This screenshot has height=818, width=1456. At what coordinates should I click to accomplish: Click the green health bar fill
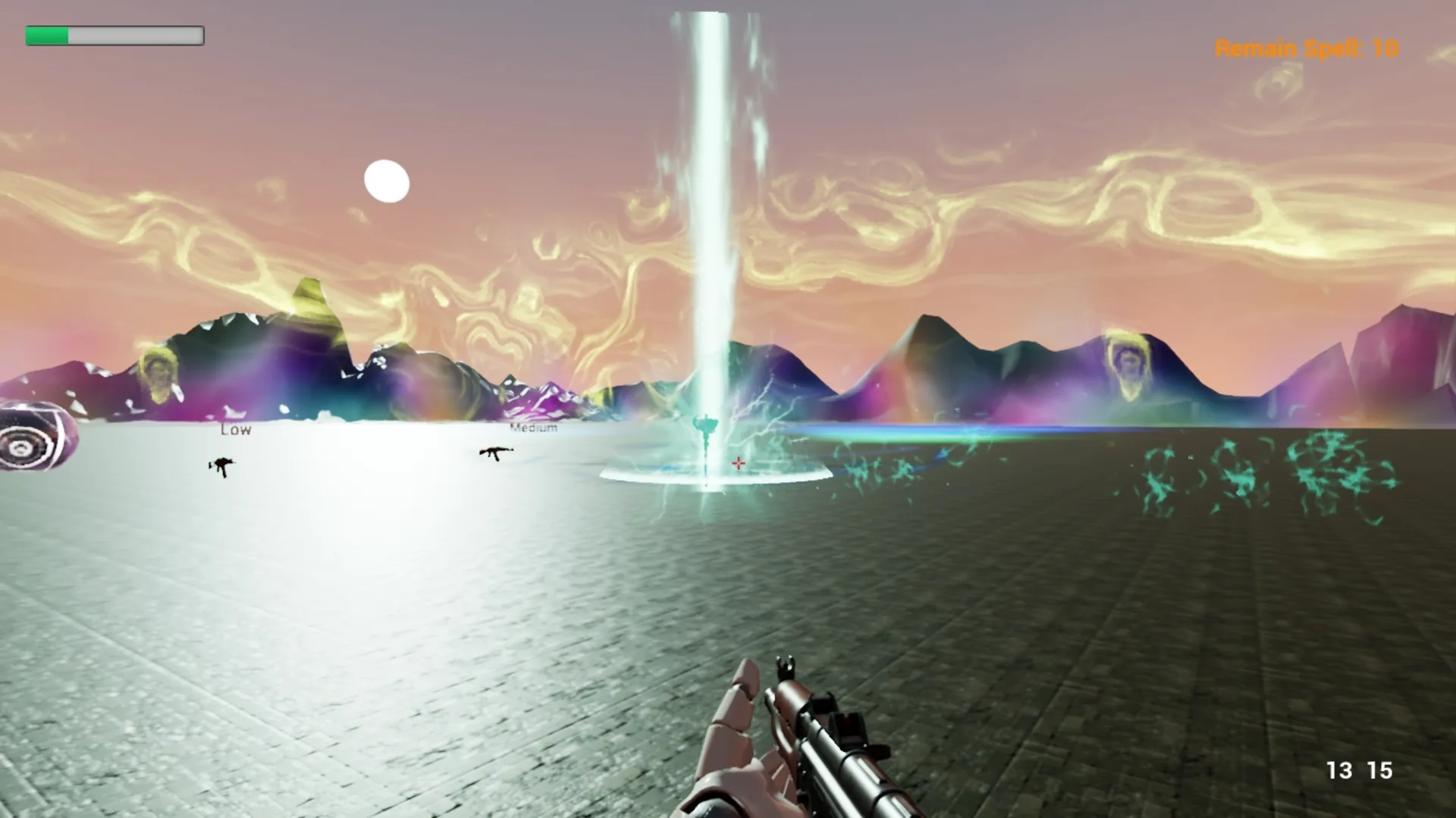click(x=47, y=35)
